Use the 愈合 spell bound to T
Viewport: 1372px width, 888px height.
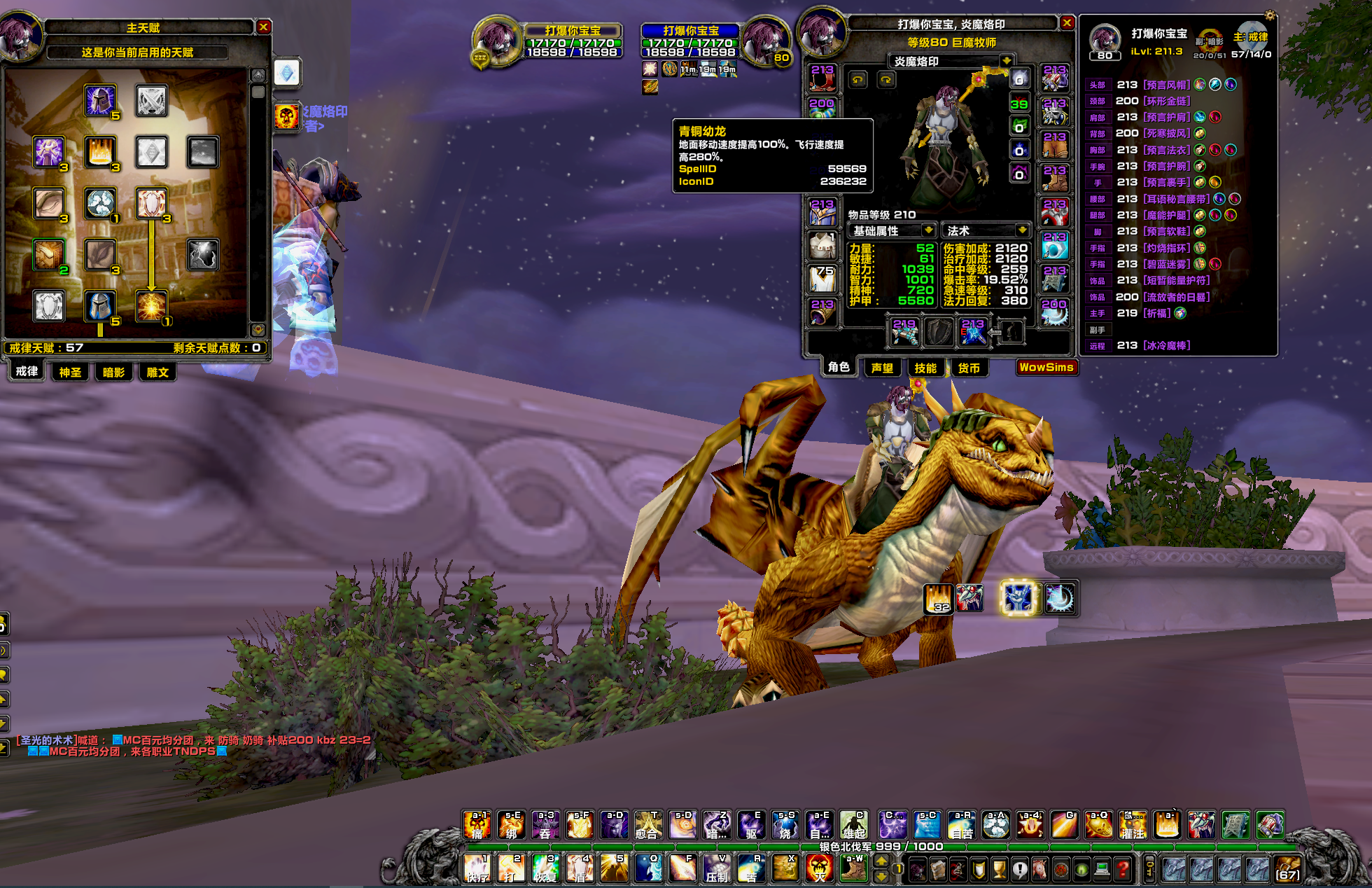[x=648, y=825]
